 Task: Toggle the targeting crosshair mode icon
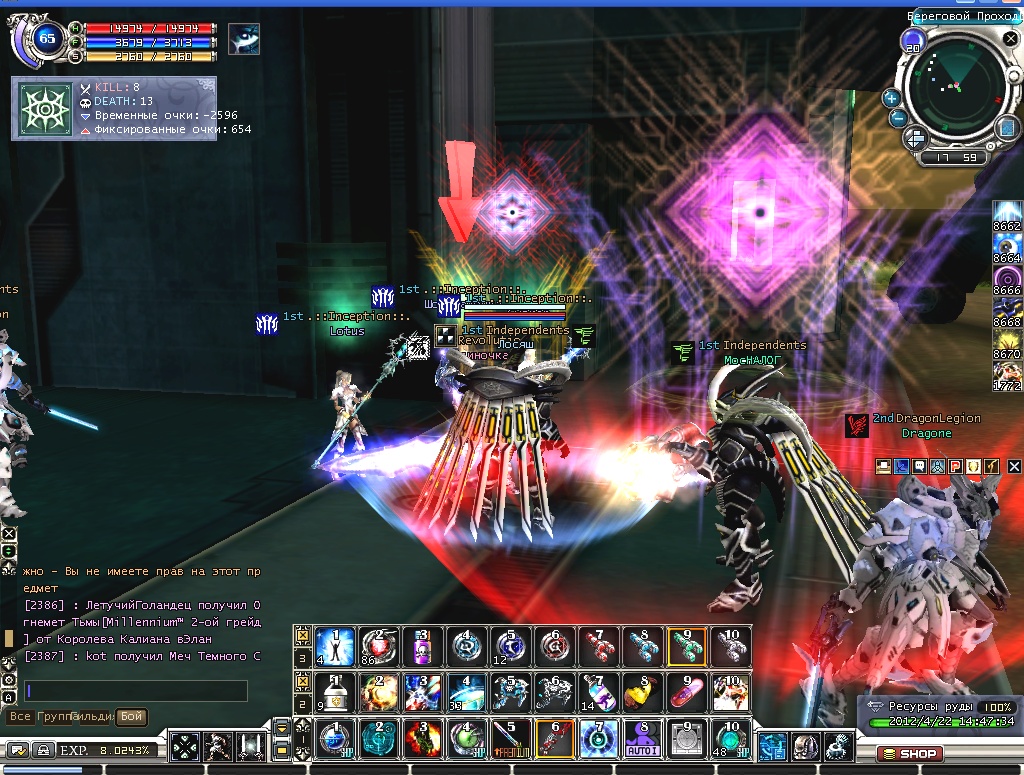[x=185, y=746]
